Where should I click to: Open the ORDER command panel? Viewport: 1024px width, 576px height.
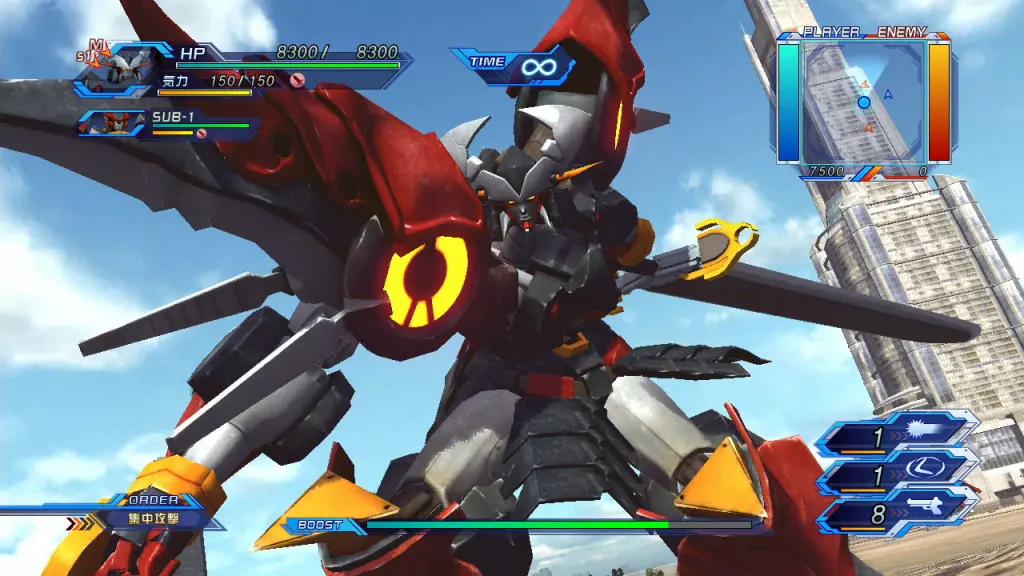tap(150, 511)
